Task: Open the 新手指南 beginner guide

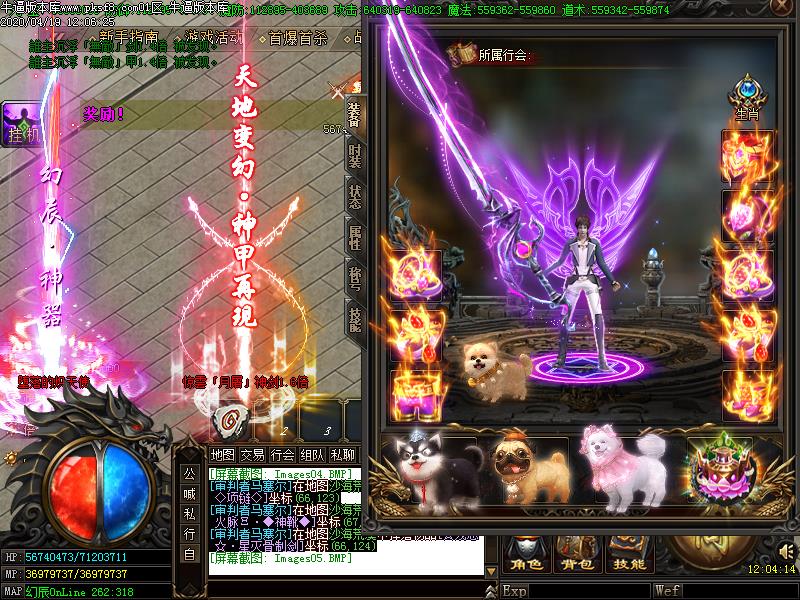Action: coord(128,37)
